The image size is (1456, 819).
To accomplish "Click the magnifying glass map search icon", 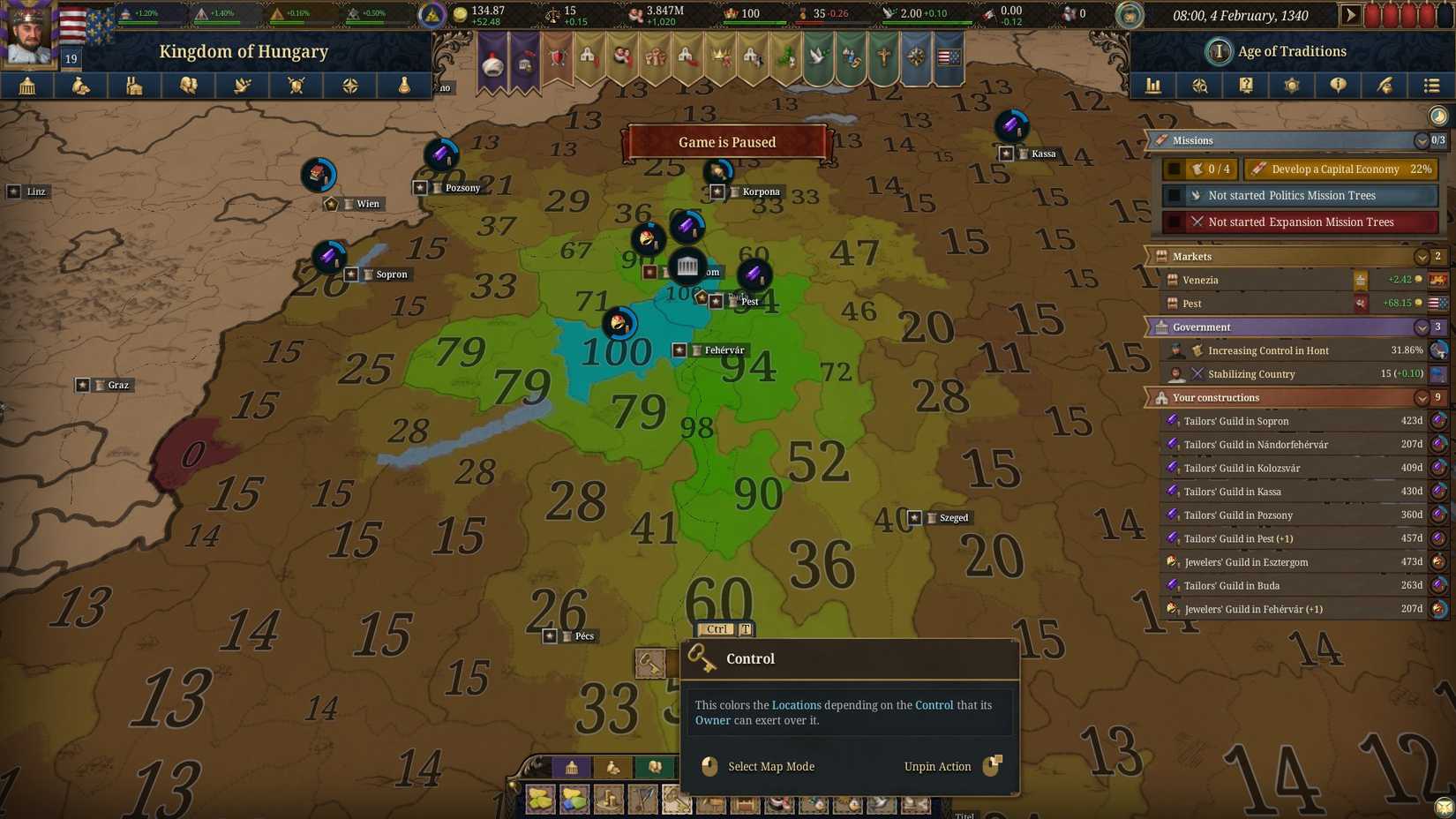I will (x=1199, y=86).
